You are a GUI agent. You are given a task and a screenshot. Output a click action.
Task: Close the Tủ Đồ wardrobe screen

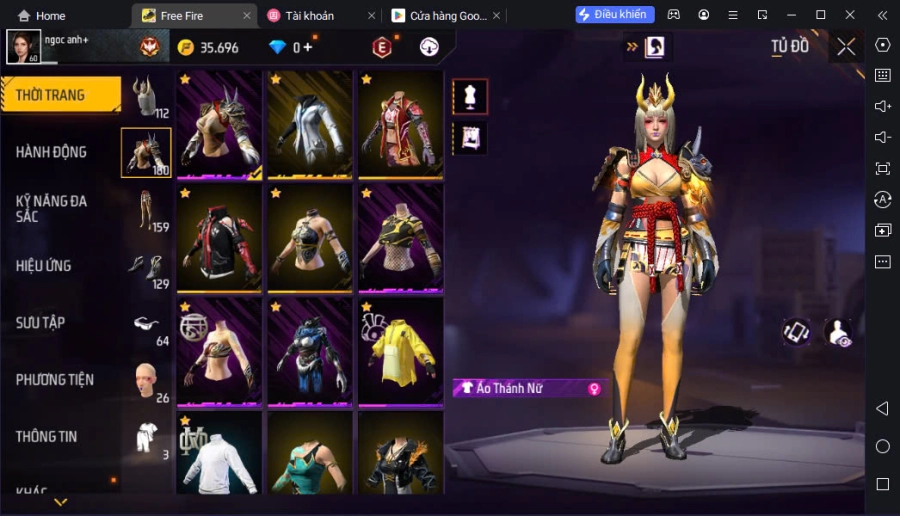846,47
